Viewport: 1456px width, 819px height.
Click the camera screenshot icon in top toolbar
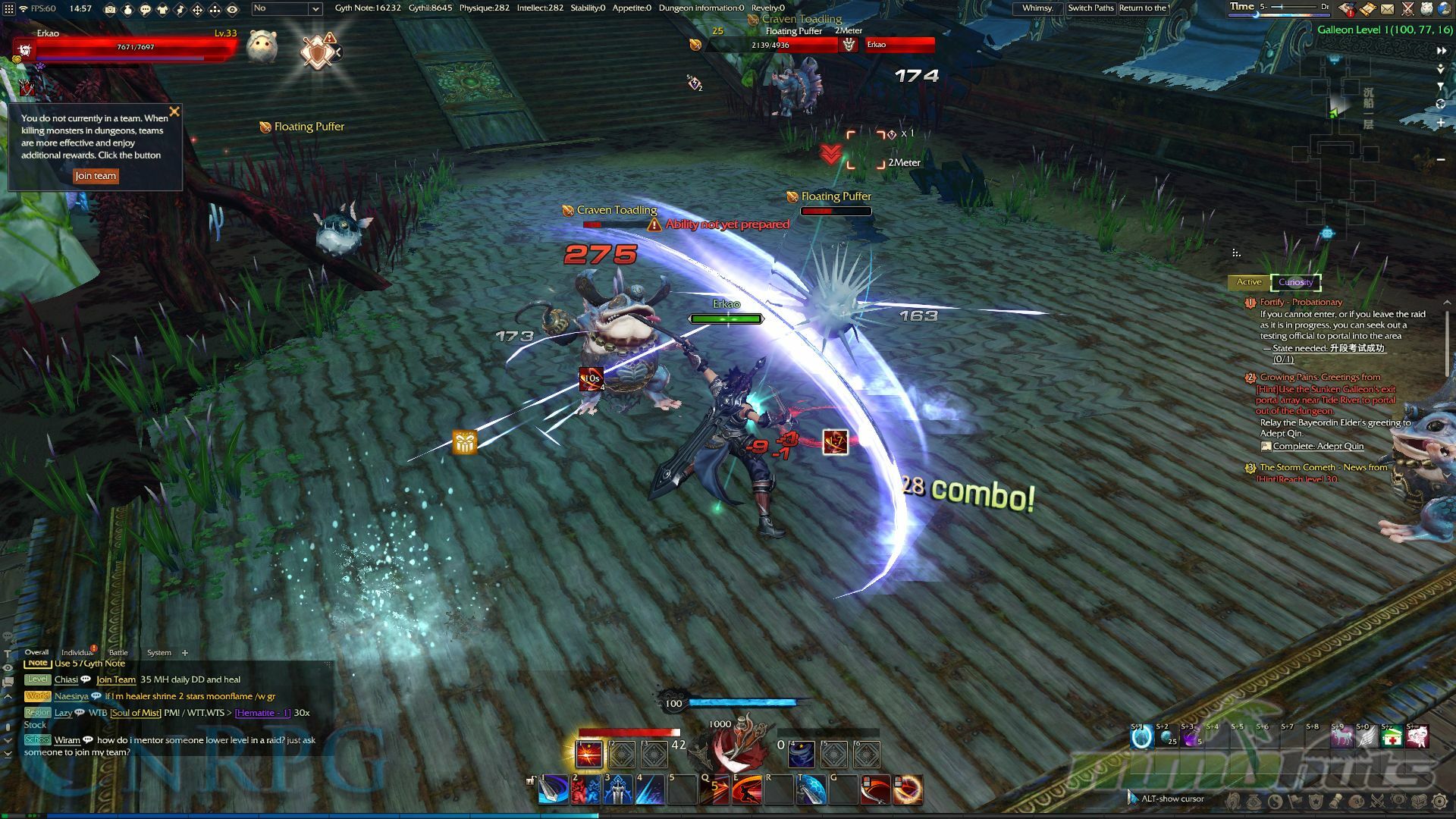click(x=111, y=9)
